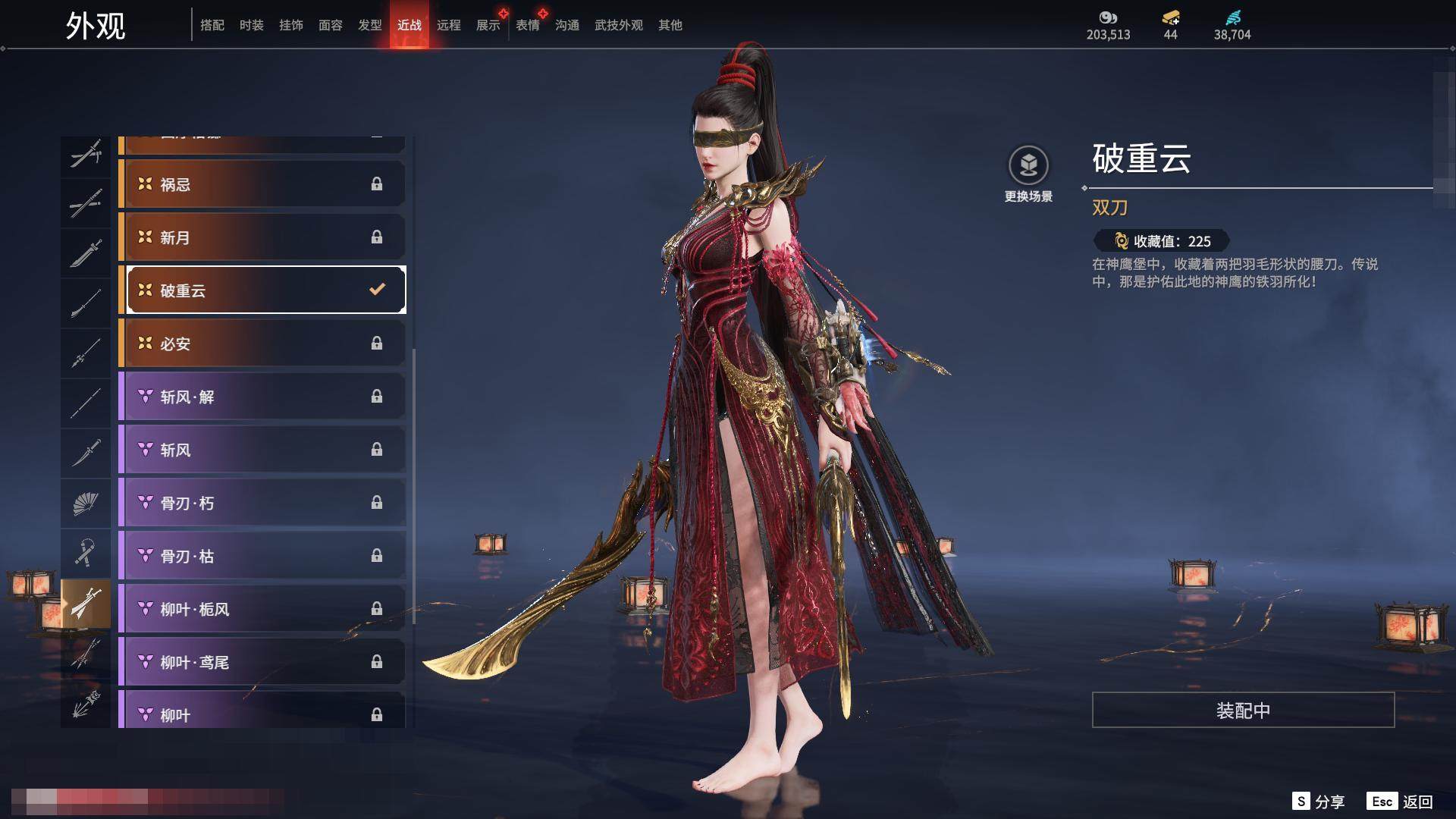
Task: Choose the folding fan weapon category
Action: [86, 504]
